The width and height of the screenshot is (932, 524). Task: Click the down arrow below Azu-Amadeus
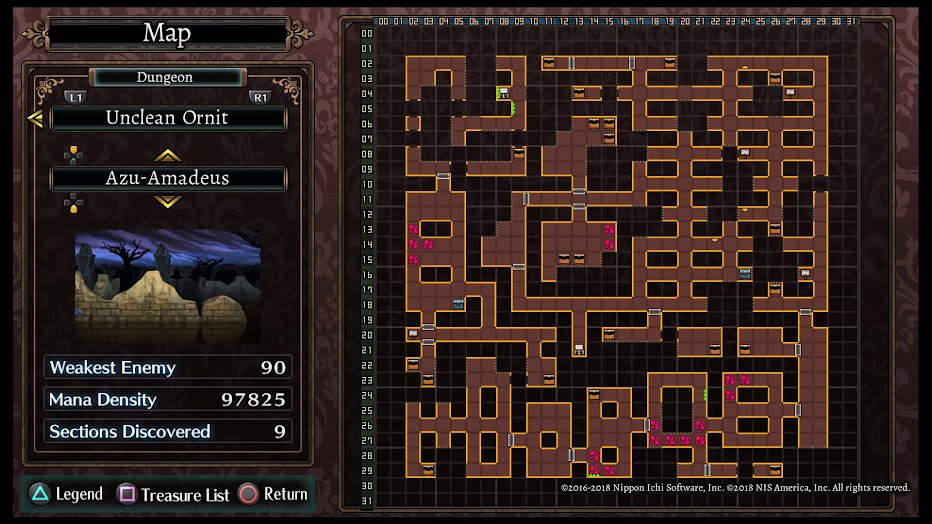[167, 202]
